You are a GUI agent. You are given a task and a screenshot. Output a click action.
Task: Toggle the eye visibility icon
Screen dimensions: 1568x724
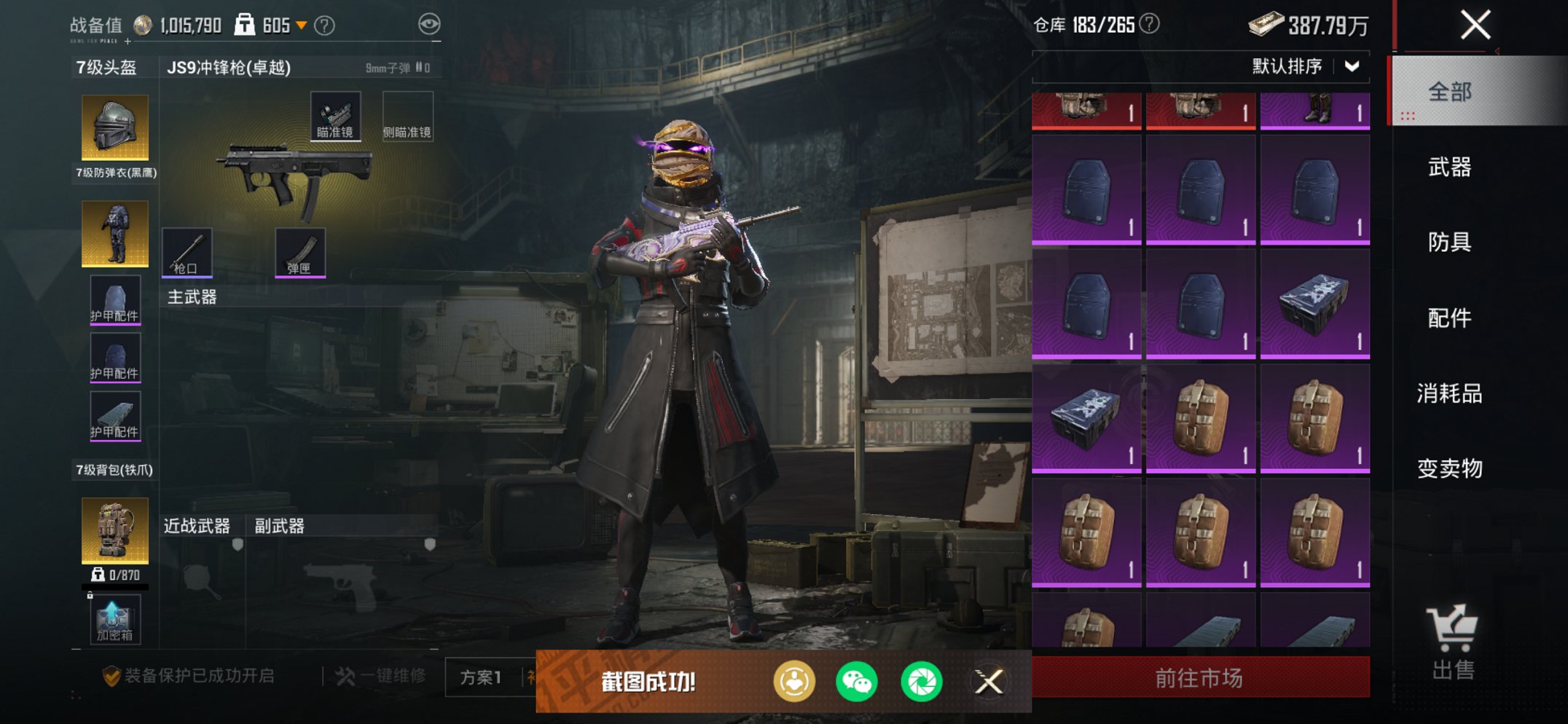point(429,24)
